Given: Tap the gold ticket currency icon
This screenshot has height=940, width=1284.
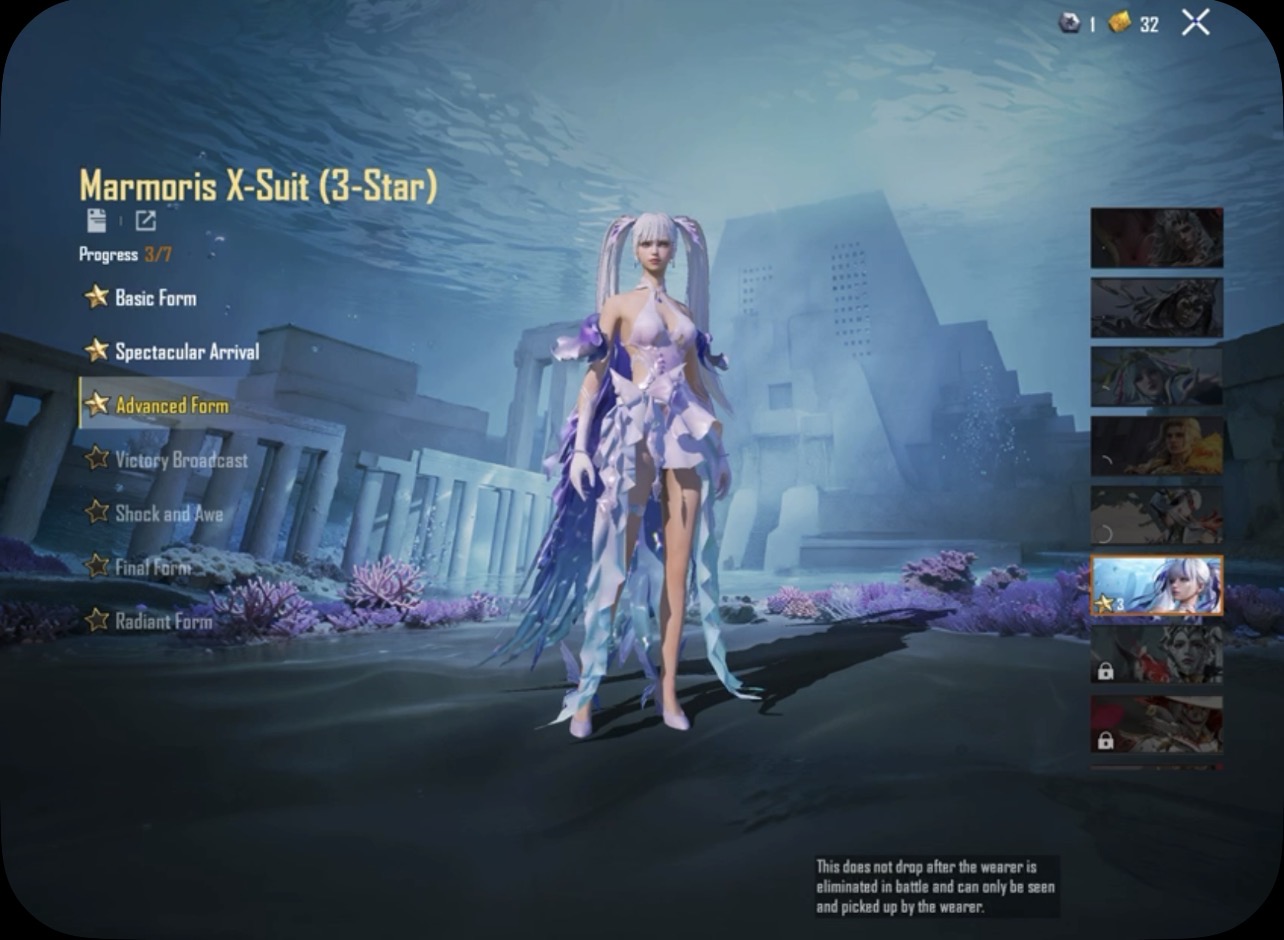Looking at the screenshot, I should click(1120, 23).
